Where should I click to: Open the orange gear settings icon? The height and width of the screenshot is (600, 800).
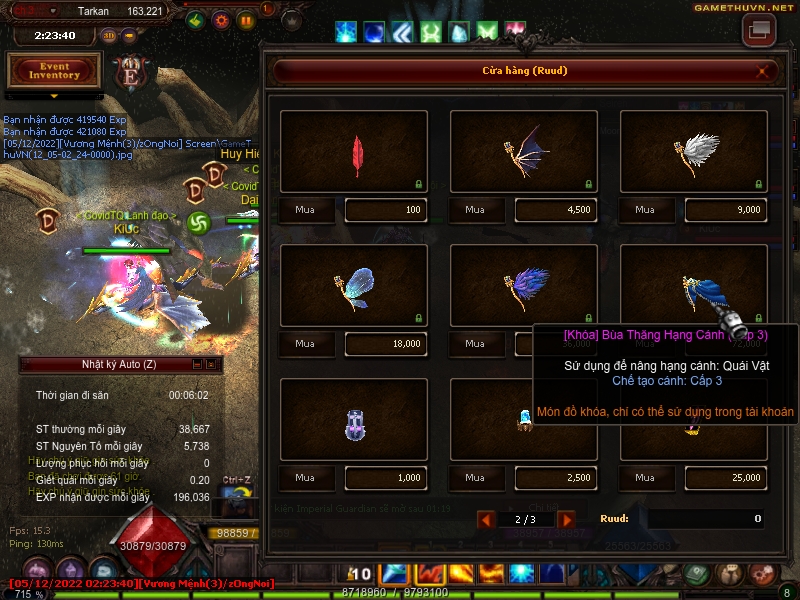point(222,20)
